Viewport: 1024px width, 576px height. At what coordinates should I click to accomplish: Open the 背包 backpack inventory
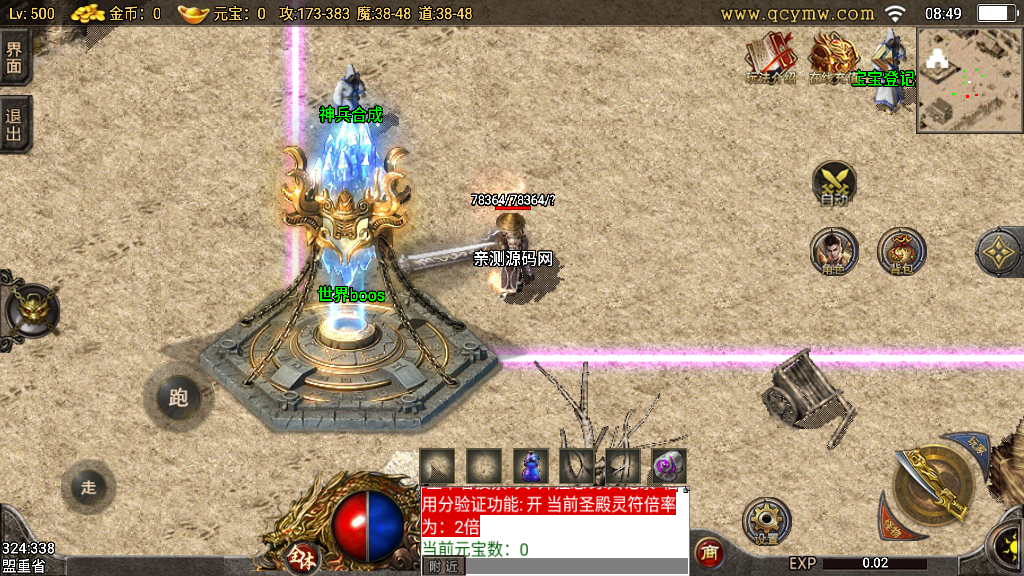[x=901, y=251]
